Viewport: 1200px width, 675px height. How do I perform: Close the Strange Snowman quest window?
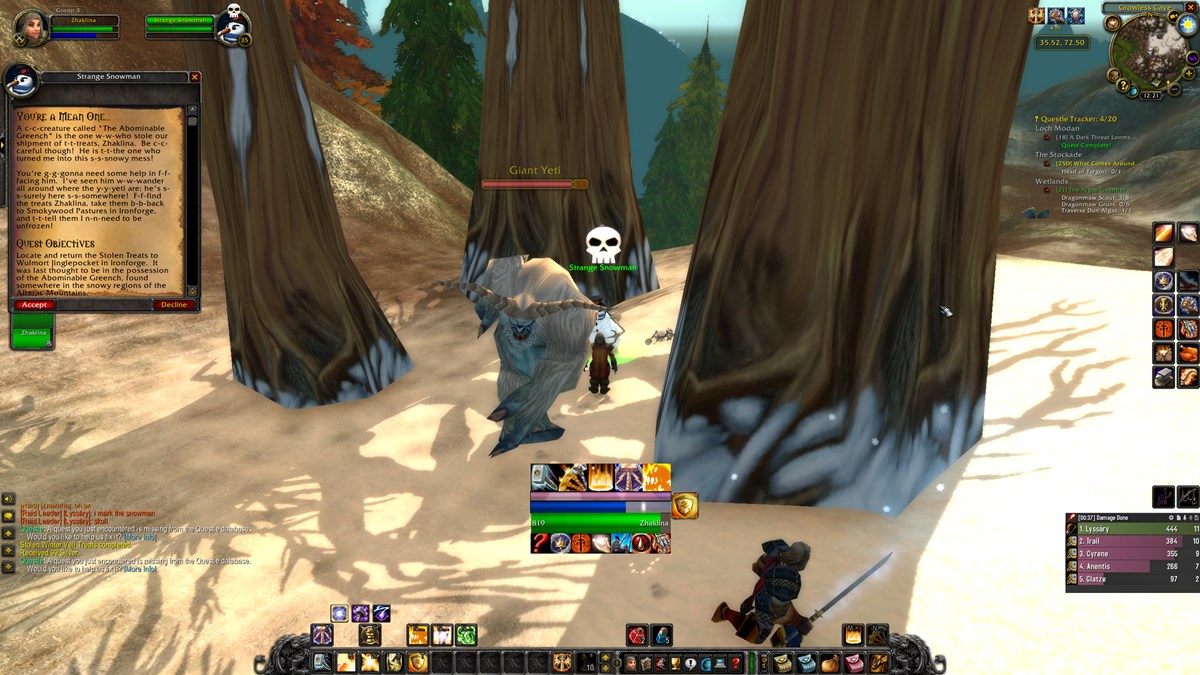[x=195, y=77]
